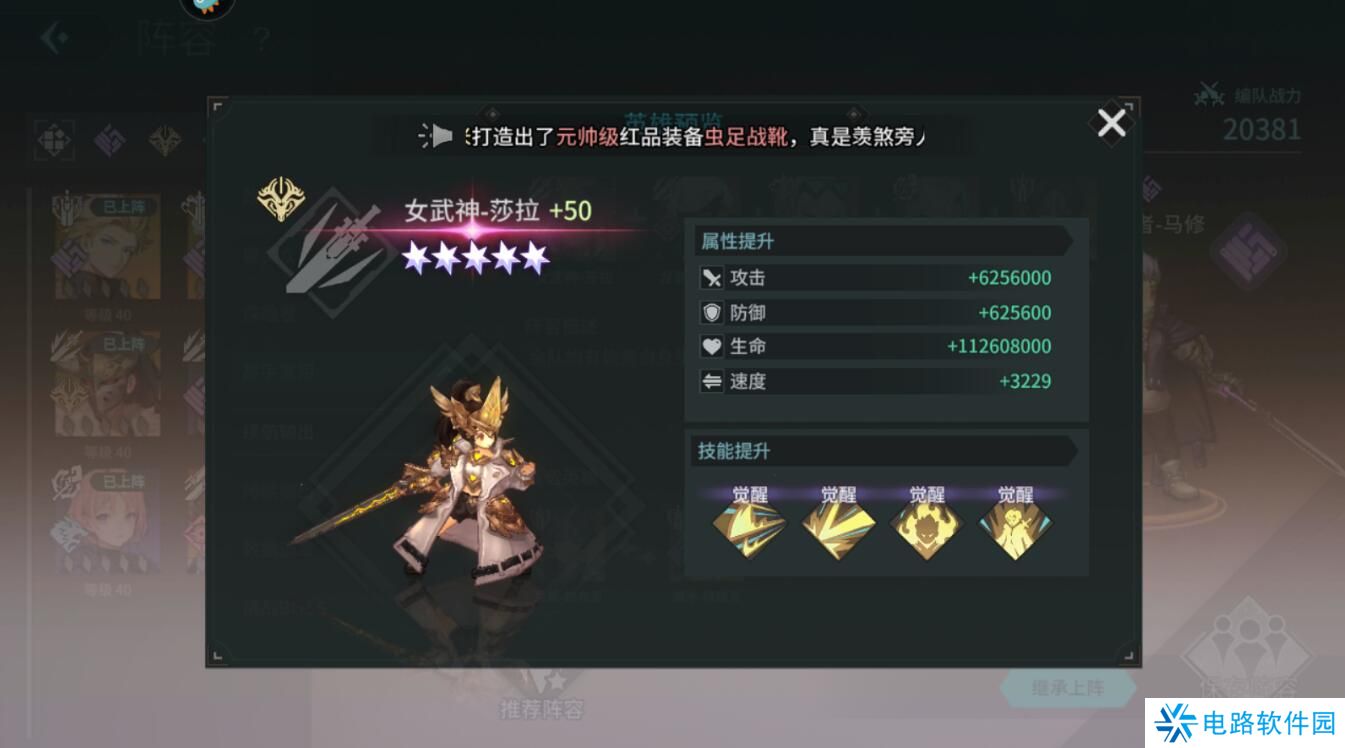This screenshot has height=748, width=1345.
Task: Click the blue compass icon at top left
Action: pos(207,10)
